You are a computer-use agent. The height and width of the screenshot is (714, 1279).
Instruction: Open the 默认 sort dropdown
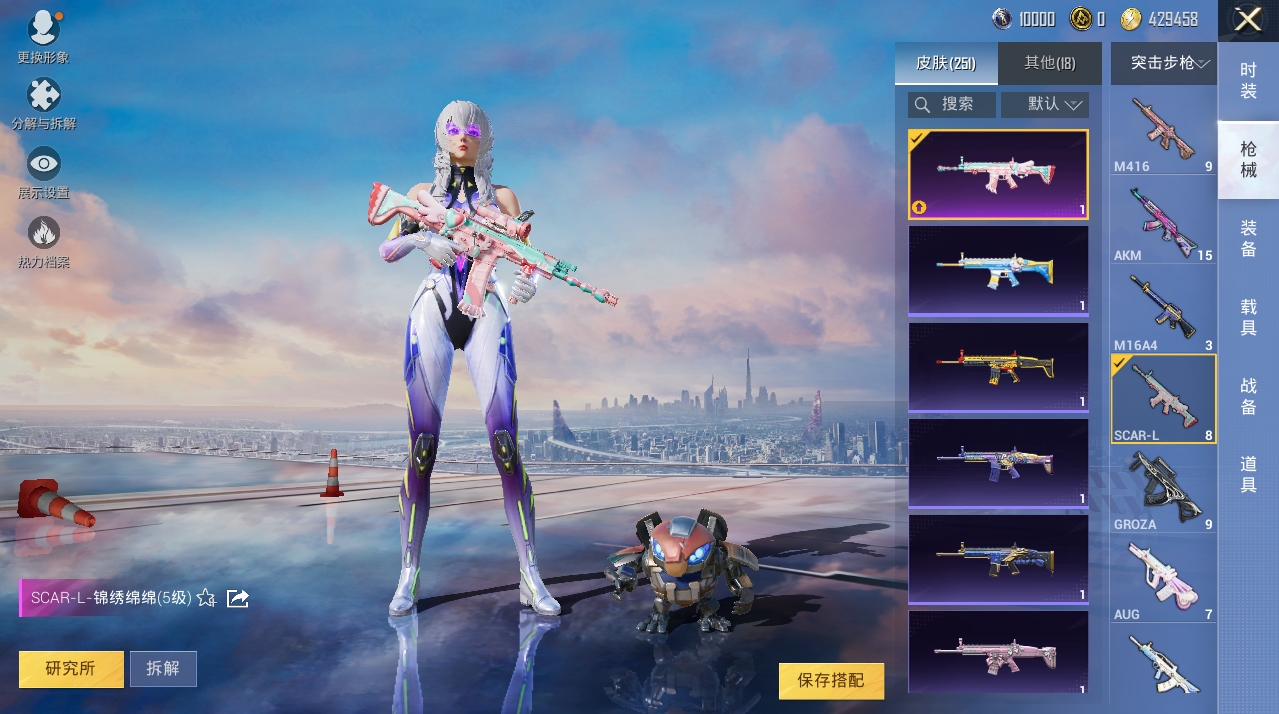coord(1045,104)
